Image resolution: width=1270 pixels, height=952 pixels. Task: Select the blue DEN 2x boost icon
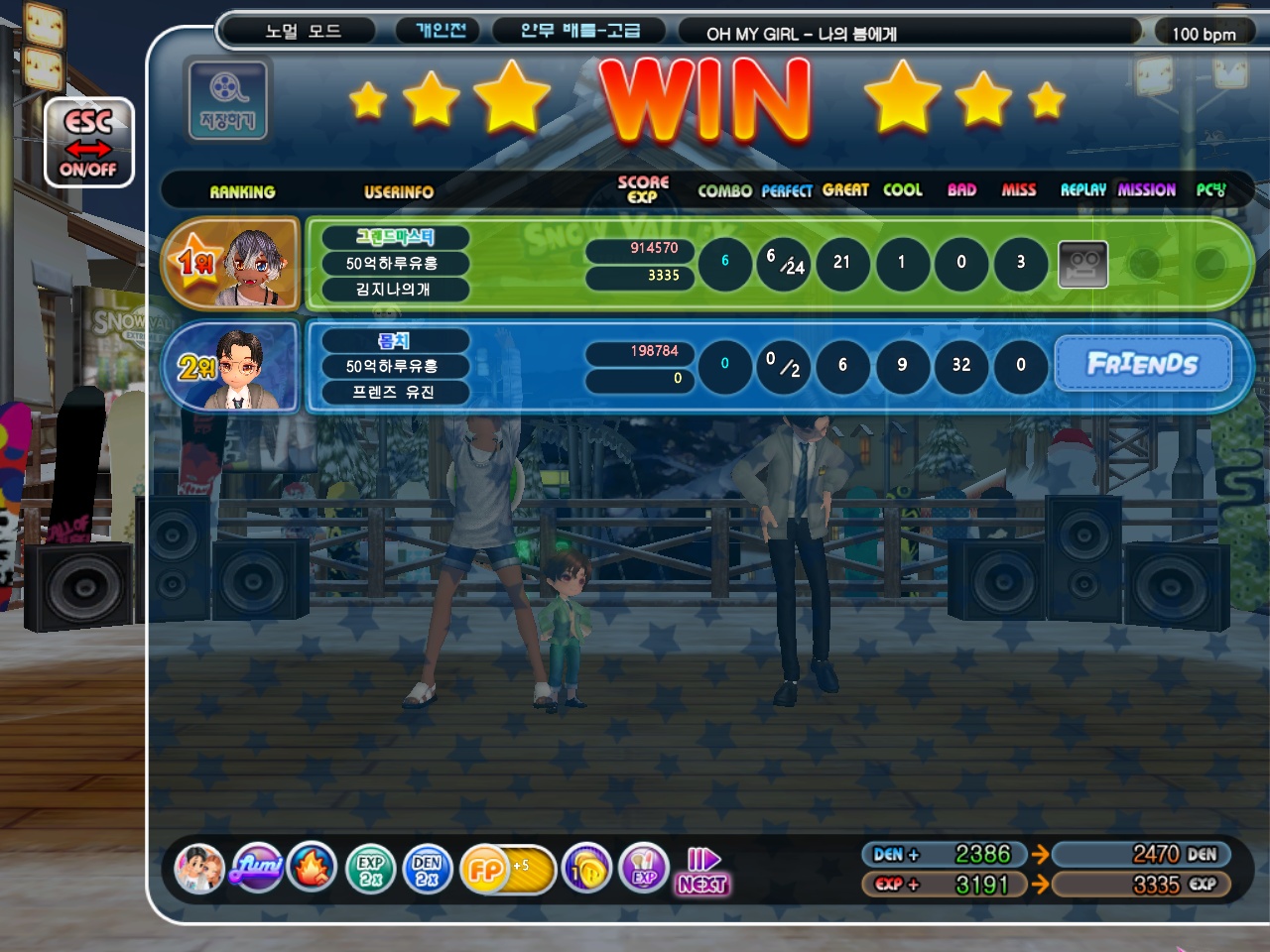click(x=428, y=870)
